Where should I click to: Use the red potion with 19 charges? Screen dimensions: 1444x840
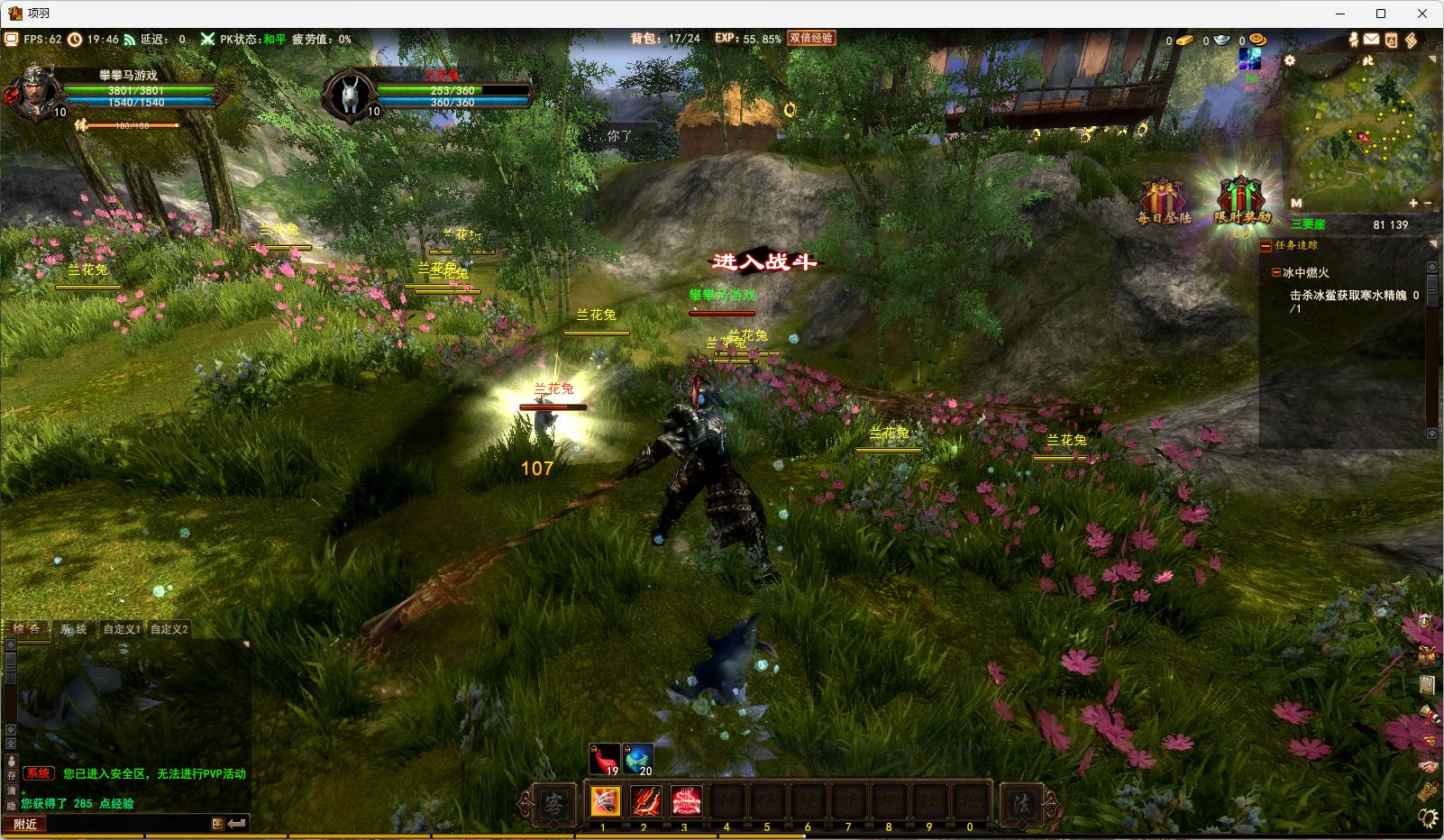(604, 759)
